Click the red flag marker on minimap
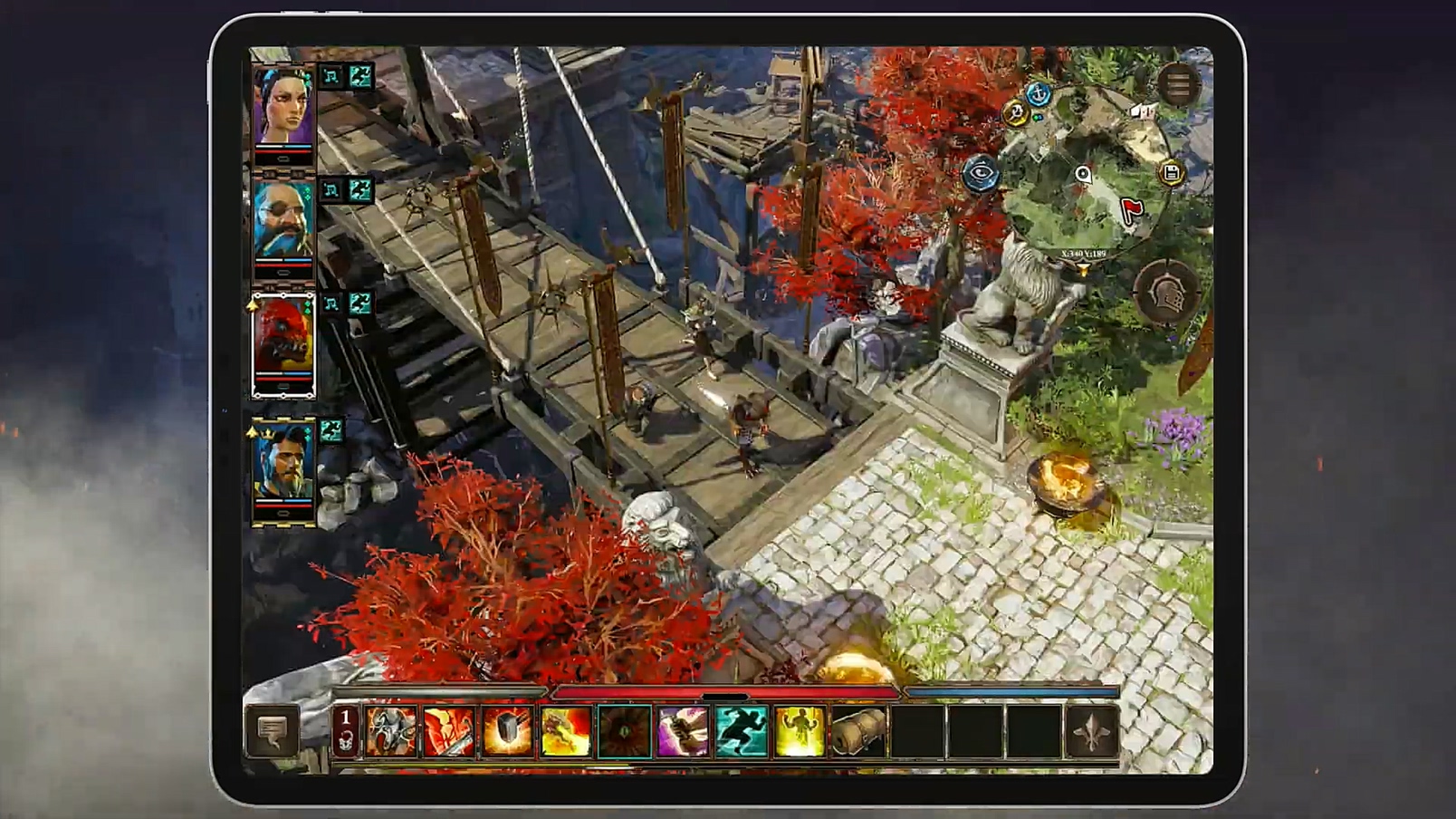This screenshot has width=1456, height=819. (x=1132, y=209)
